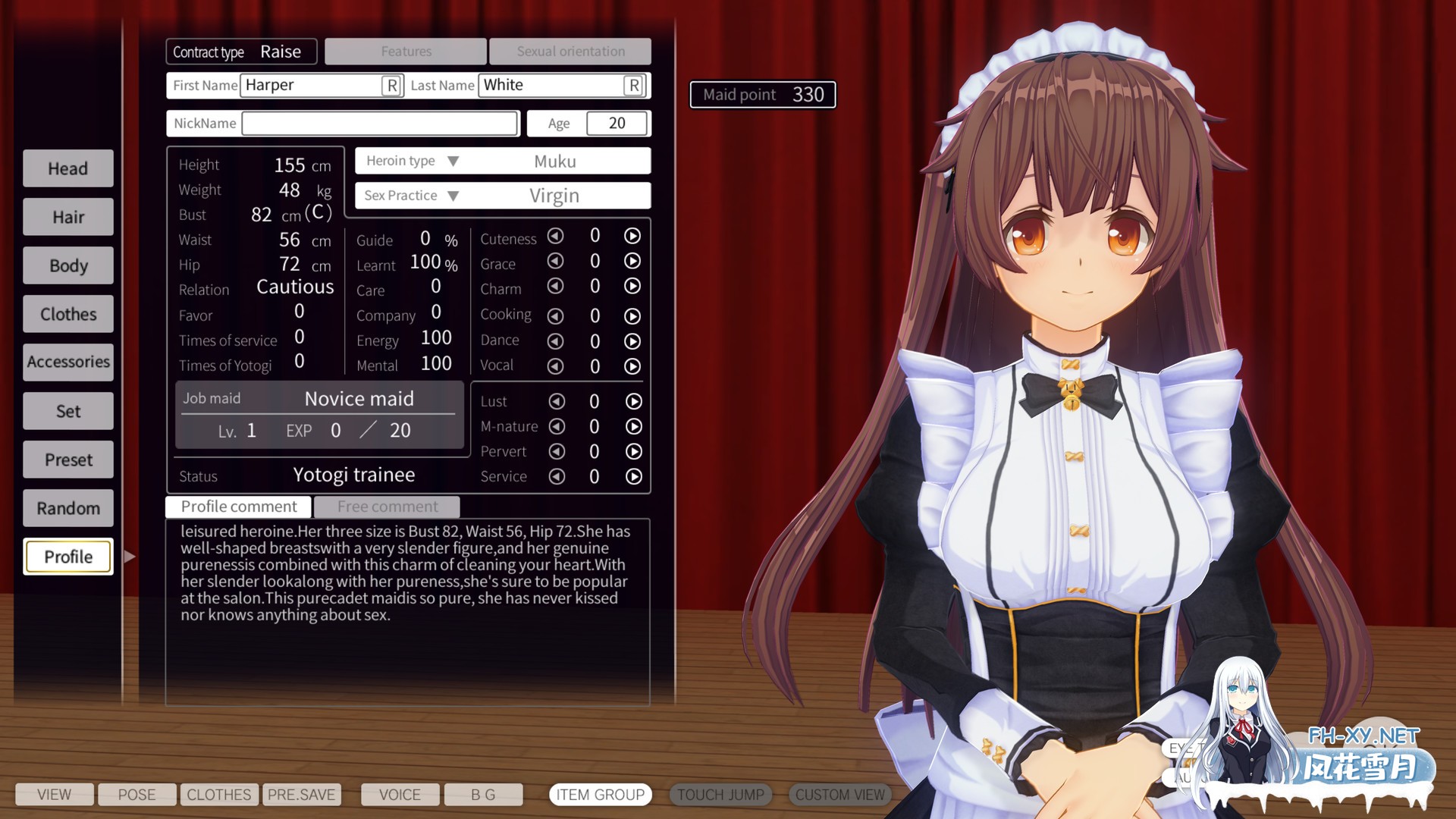Open the POSE options
1456x819 pixels.
point(136,795)
